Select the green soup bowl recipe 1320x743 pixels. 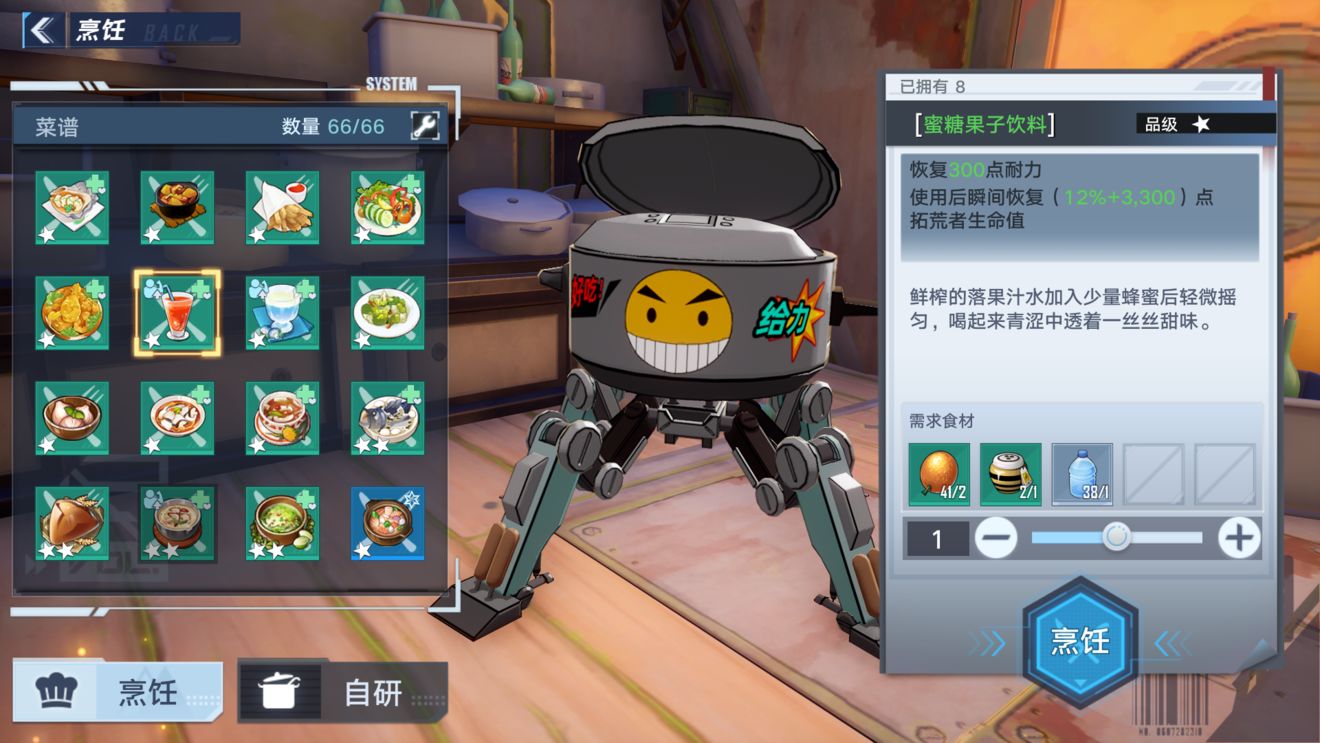pos(283,524)
